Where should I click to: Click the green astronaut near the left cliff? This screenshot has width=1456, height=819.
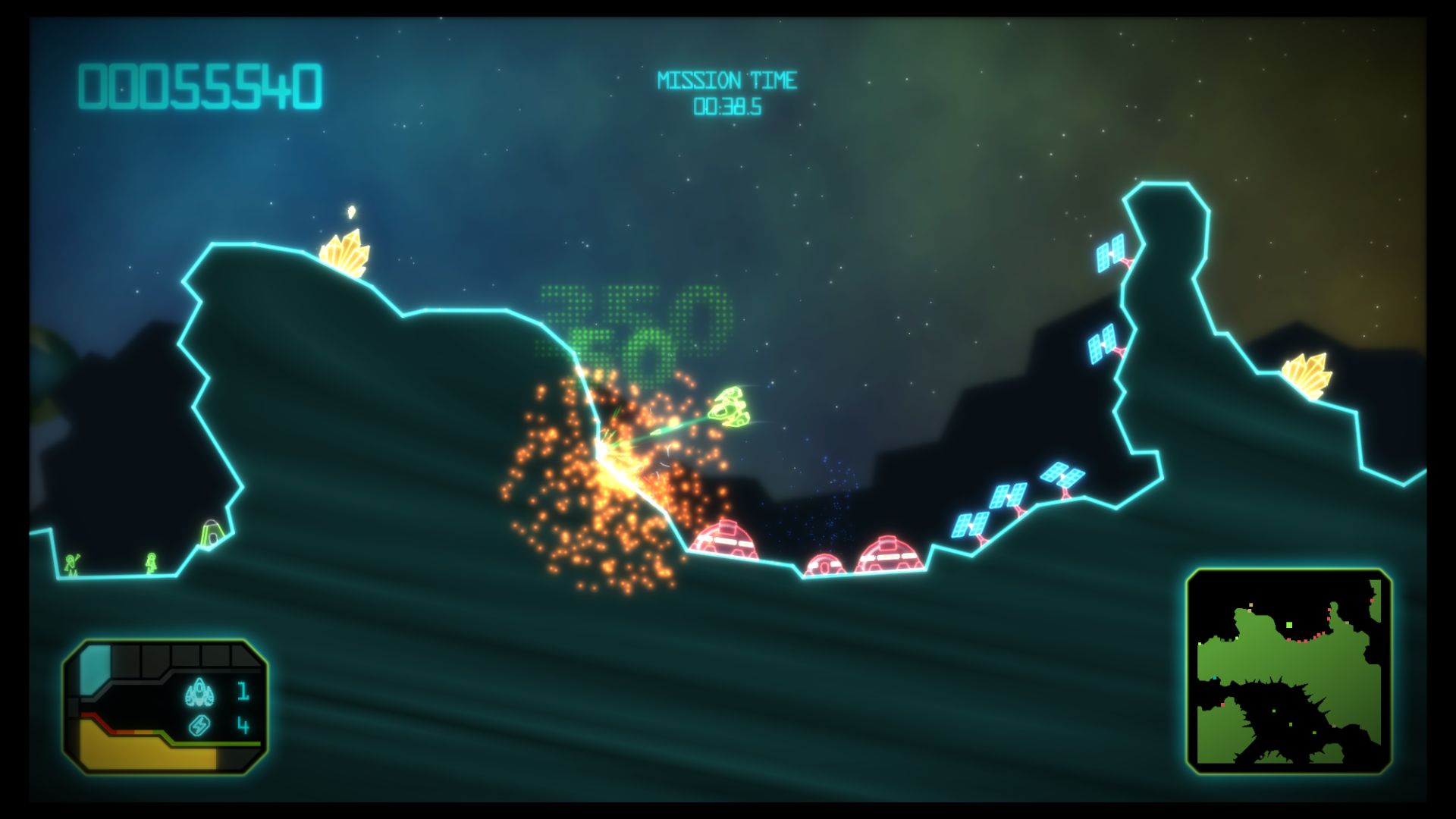tap(72, 565)
